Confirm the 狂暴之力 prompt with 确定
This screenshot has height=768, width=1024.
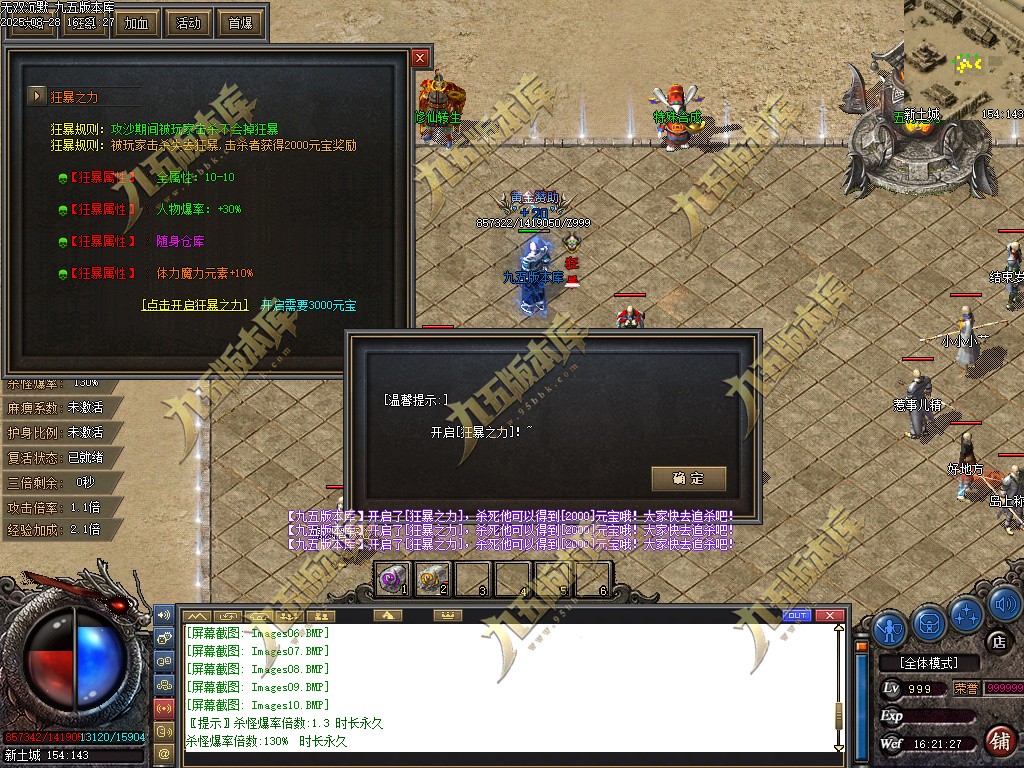[688, 479]
